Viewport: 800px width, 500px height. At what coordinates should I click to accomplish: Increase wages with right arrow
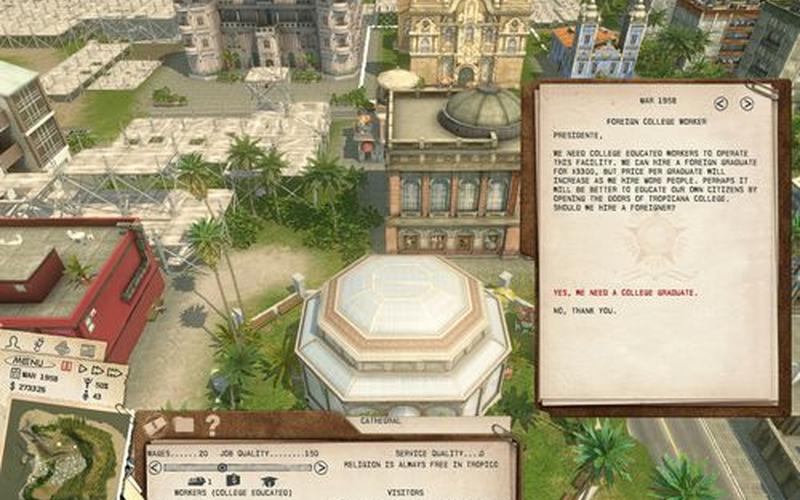point(321,467)
